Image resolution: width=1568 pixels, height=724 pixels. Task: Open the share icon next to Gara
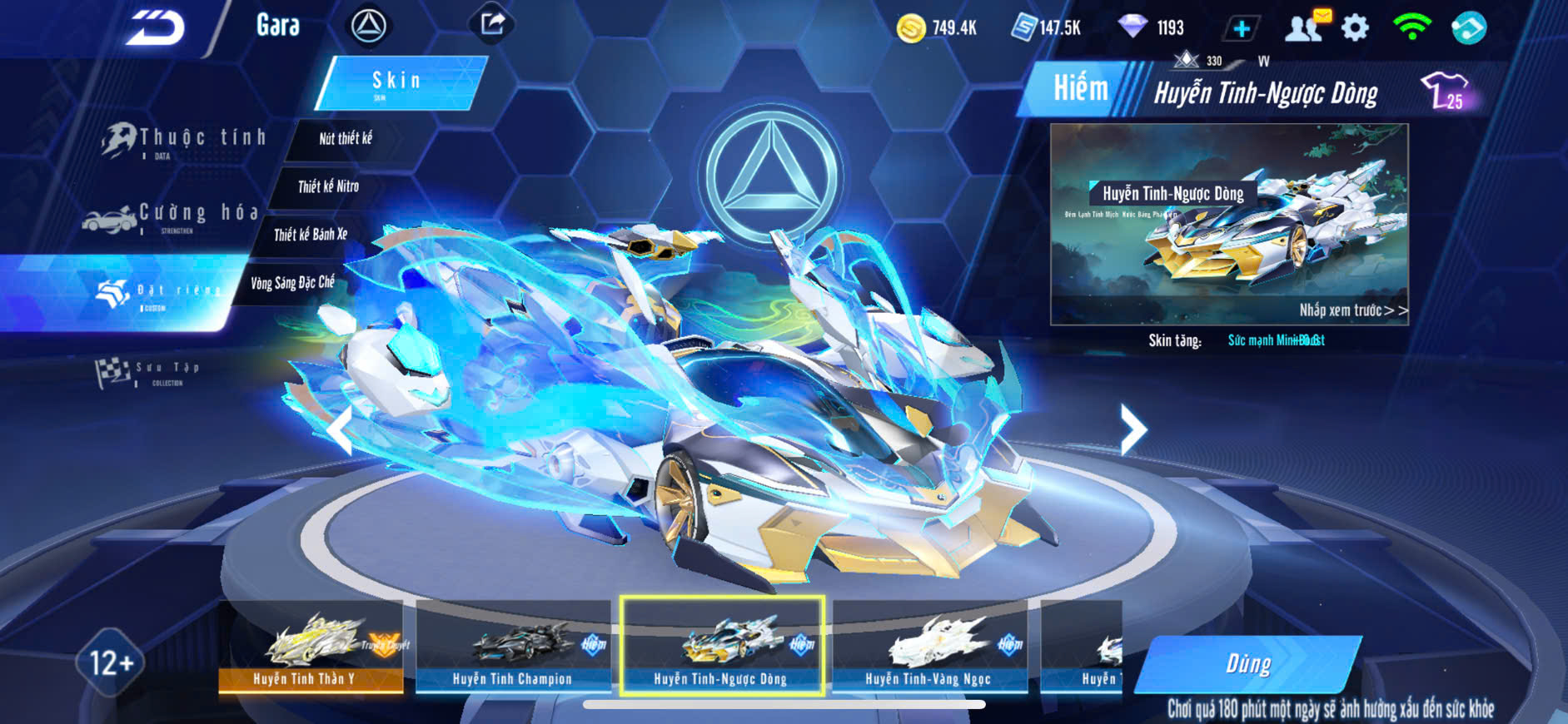pyautogui.click(x=492, y=24)
